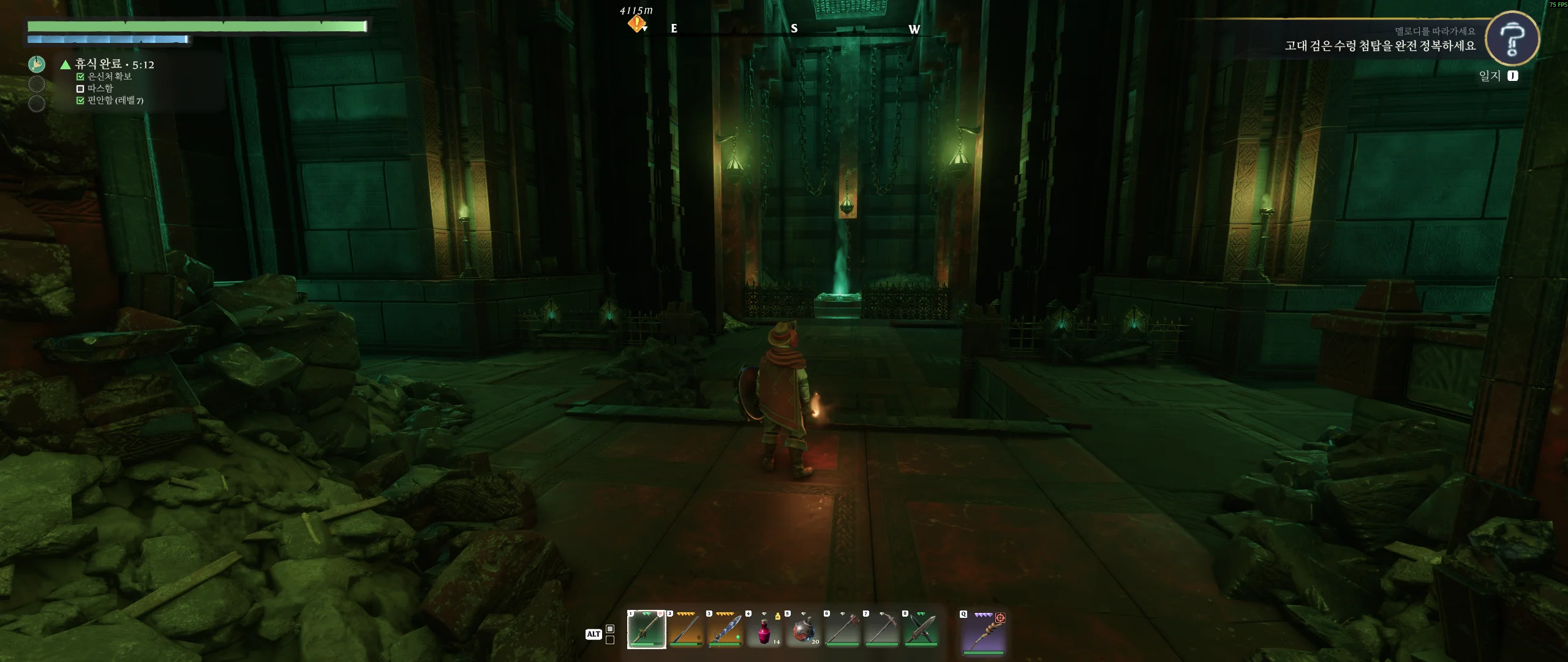This screenshot has height=662, width=1568.
Task: Open the quest tracker question mark icon
Action: click(1512, 39)
